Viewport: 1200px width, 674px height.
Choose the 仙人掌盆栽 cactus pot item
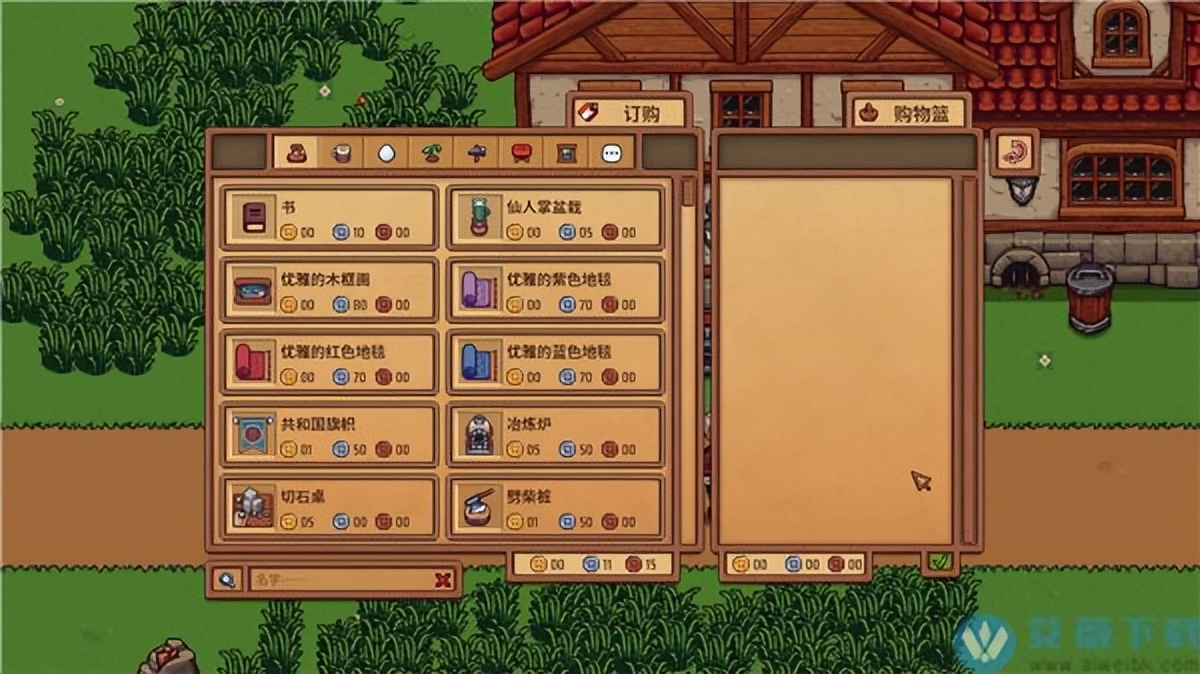point(554,217)
